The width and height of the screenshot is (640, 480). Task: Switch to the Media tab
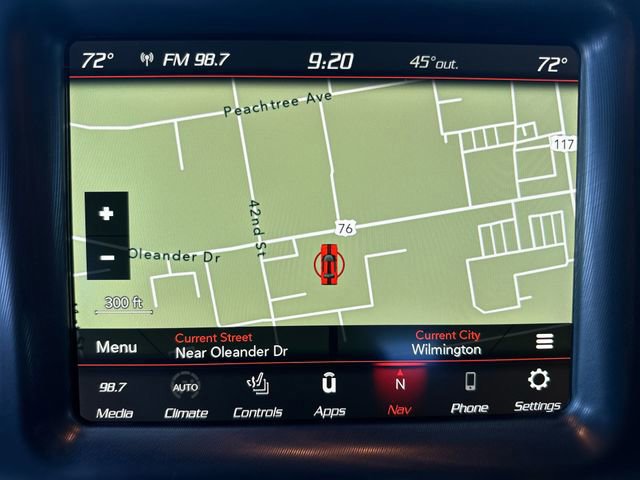click(113, 397)
